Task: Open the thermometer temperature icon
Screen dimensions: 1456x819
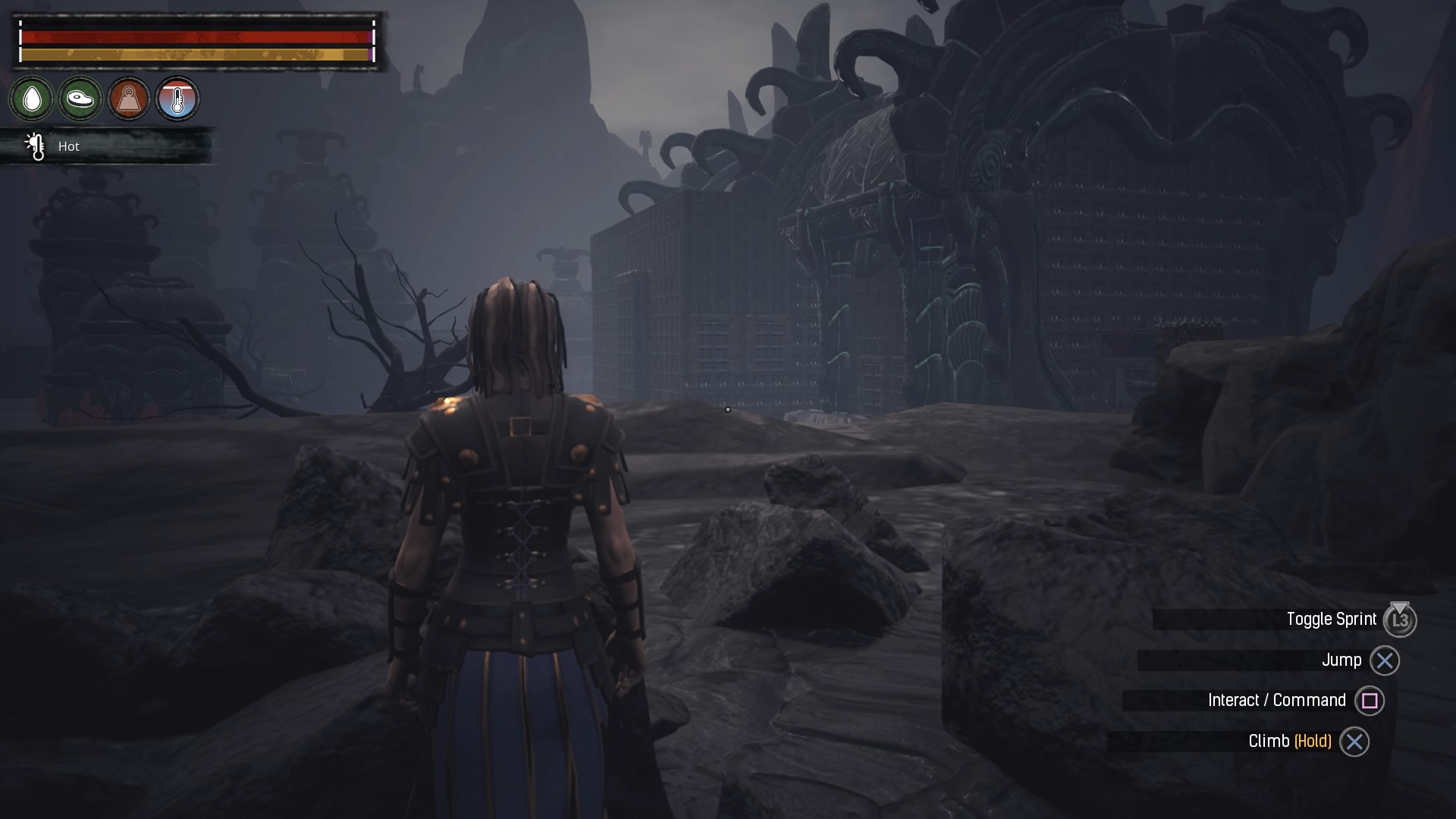Action: coord(177,99)
